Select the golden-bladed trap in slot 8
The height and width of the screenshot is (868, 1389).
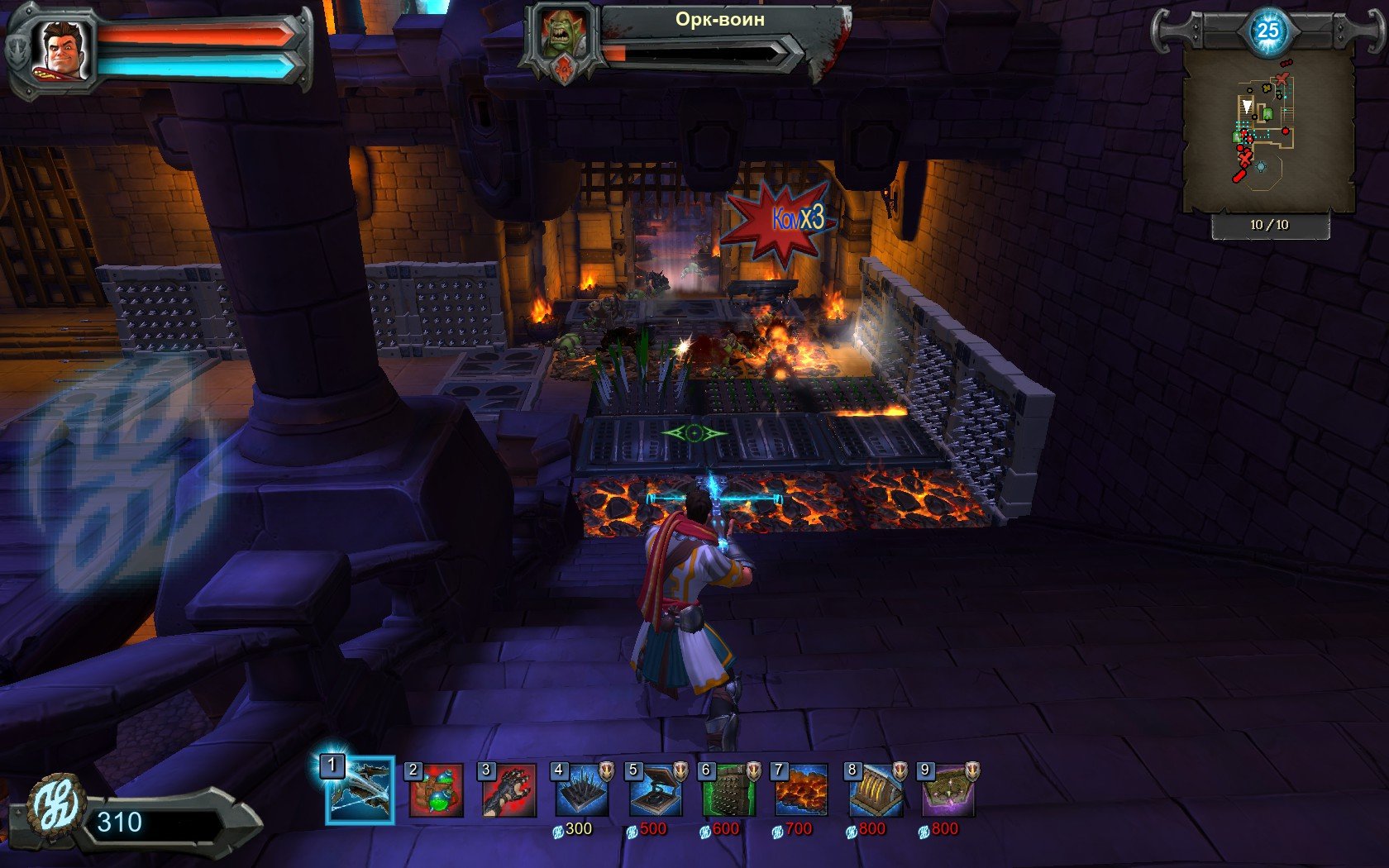coord(875,791)
